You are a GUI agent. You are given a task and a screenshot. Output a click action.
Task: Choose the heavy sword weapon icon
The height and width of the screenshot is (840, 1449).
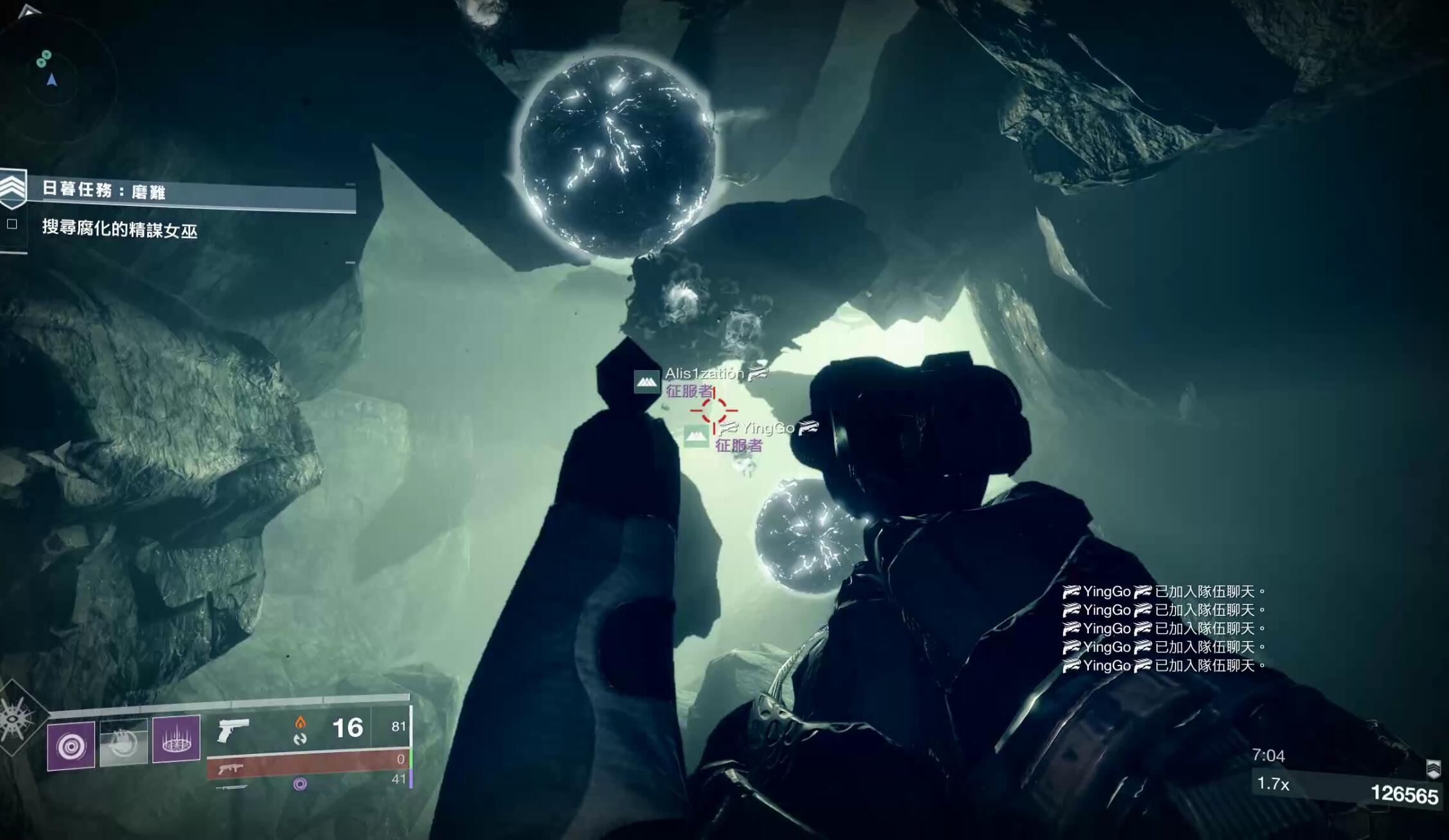tap(231, 787)
